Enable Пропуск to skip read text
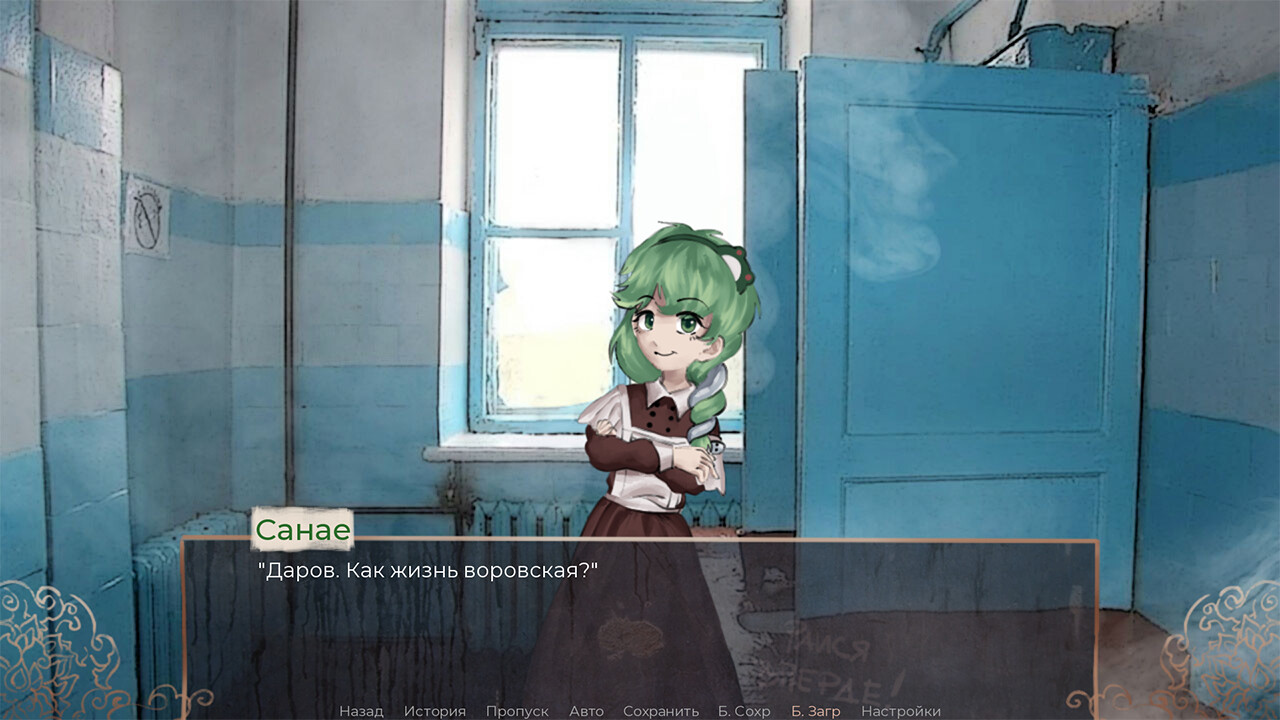The image size is (1280, 720). pyautogui.click(x=516, y=711)
